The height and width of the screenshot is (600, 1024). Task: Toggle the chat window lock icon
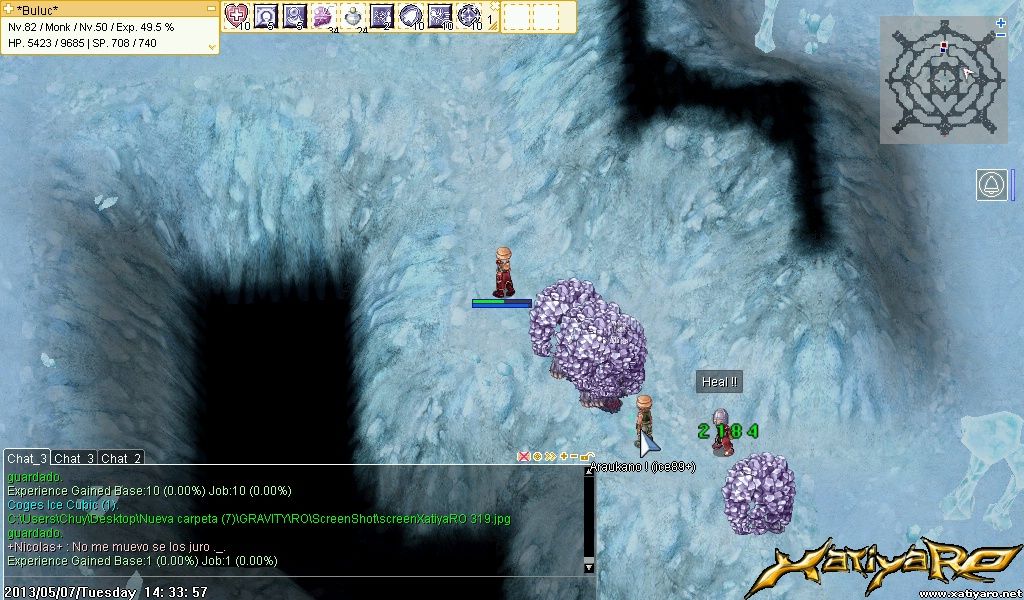click(x=587, y=456)
